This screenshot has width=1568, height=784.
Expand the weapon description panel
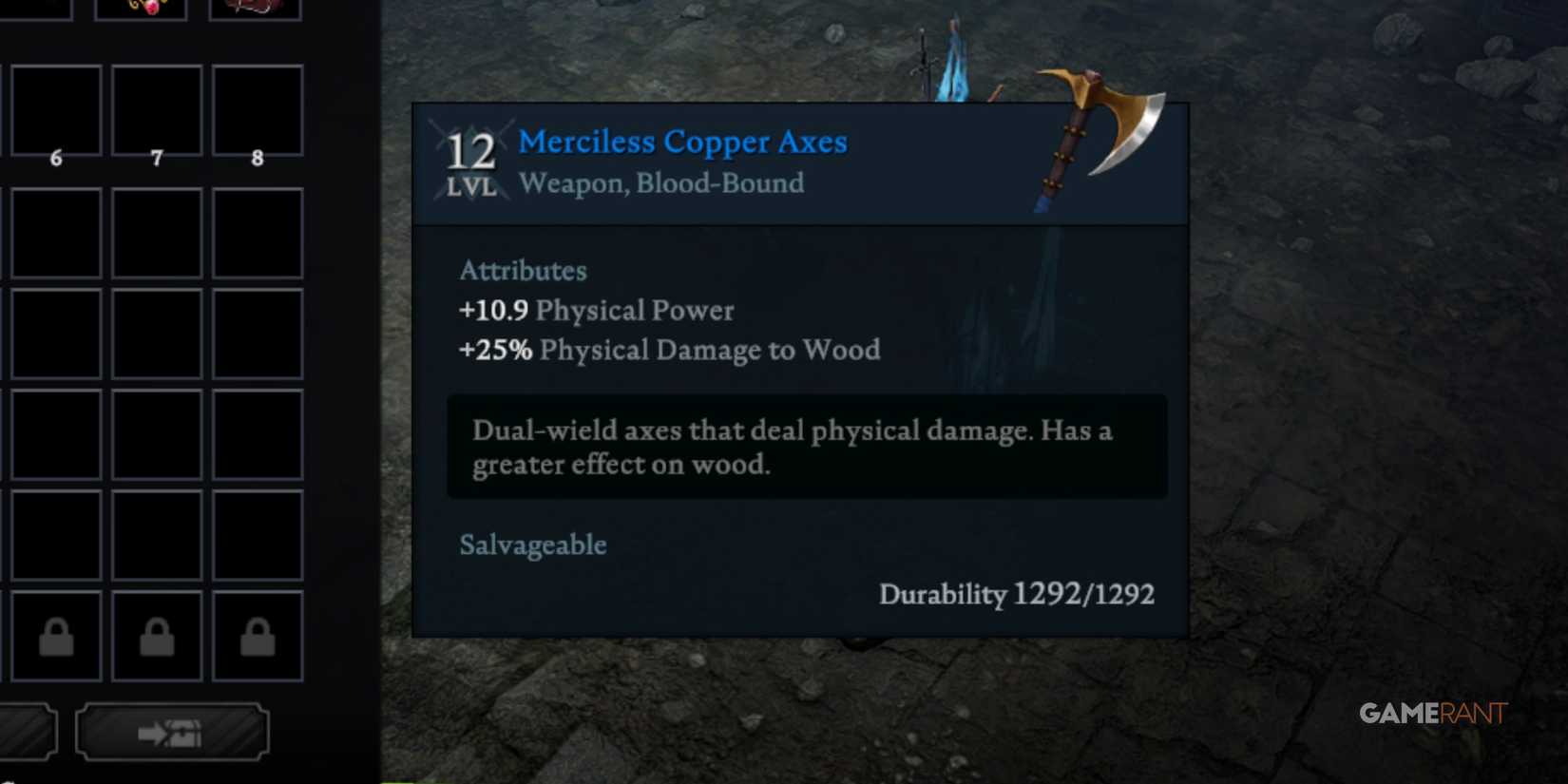806,447
